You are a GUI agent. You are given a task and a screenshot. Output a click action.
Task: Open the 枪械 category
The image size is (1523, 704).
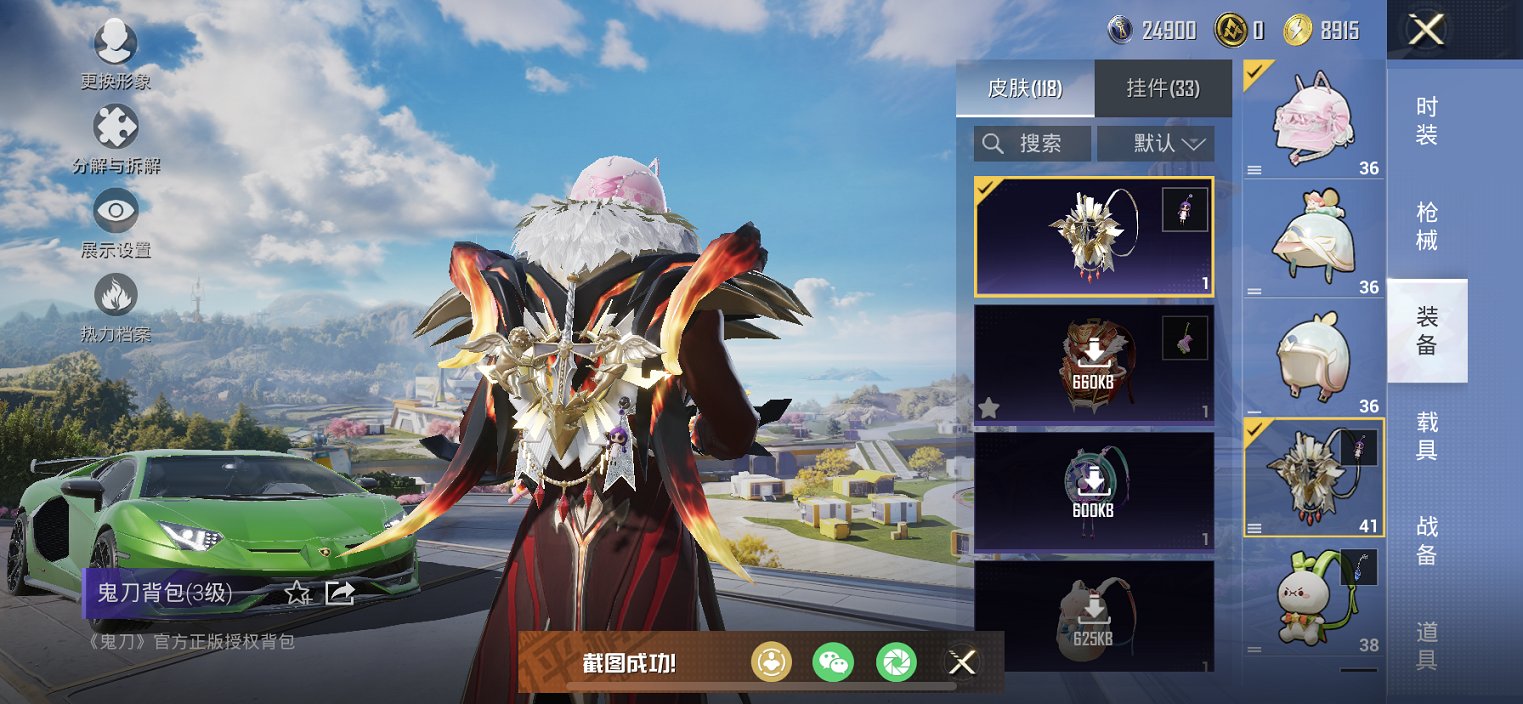pos(1427,226)
